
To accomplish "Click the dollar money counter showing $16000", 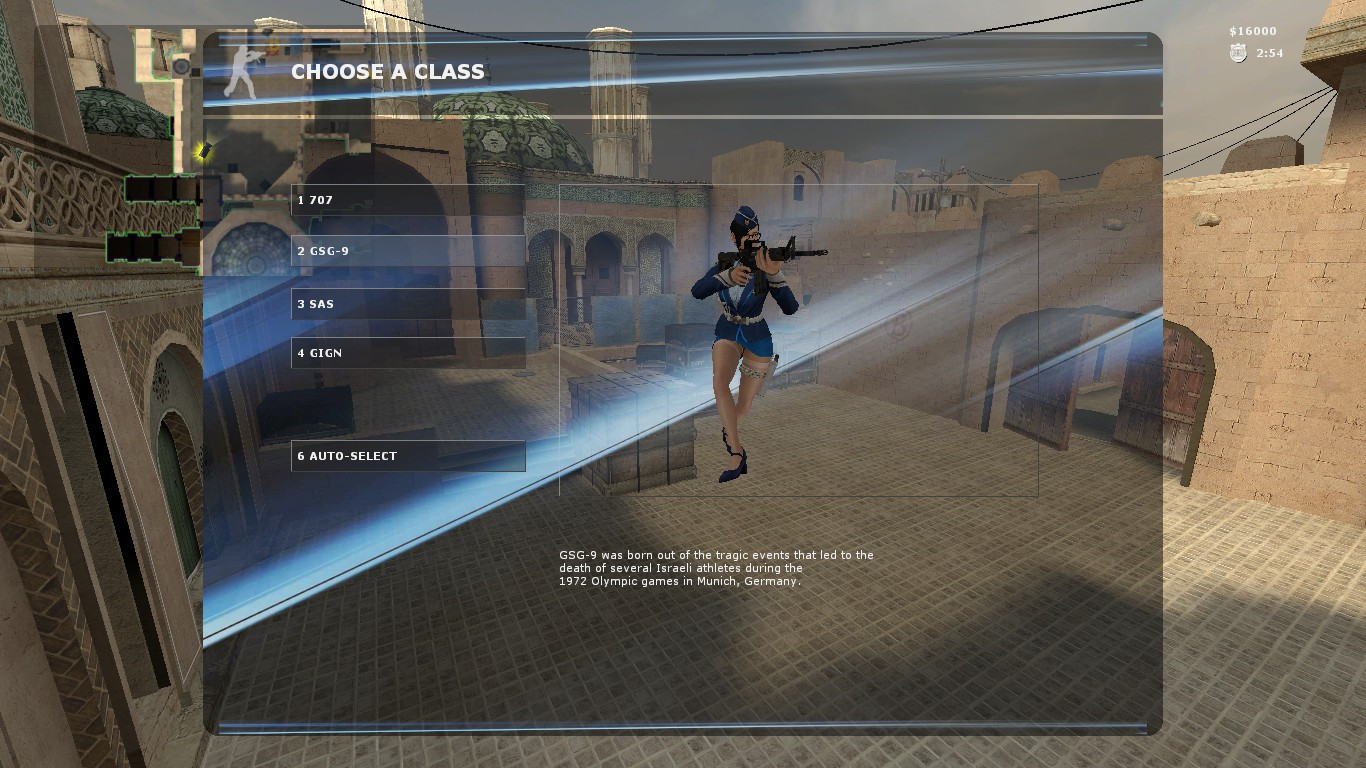I will [x=1253, y=31].
